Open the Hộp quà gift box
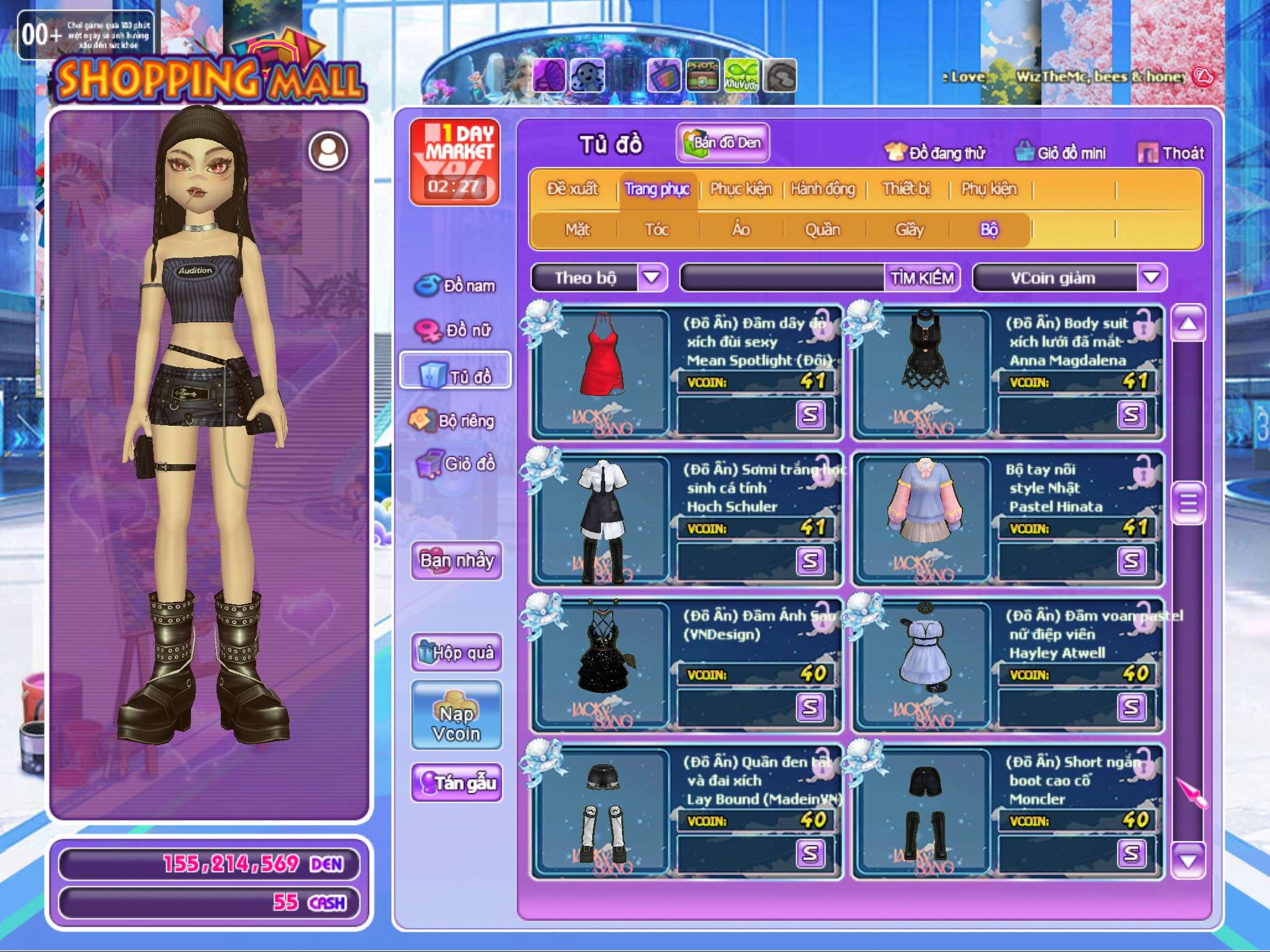 click(x=456, y=653)
